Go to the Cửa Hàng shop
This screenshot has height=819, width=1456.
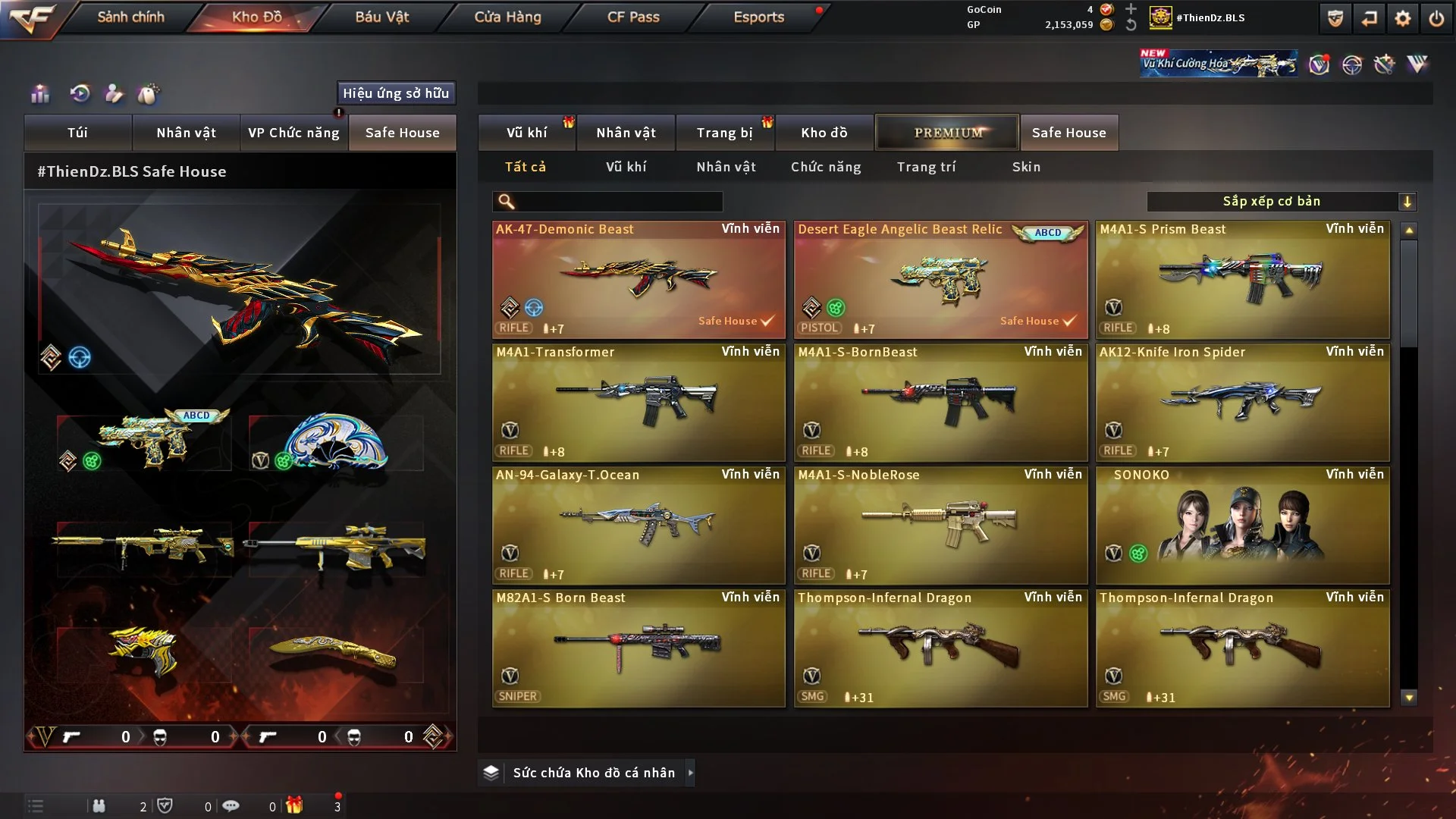click(x=507, y=17)
